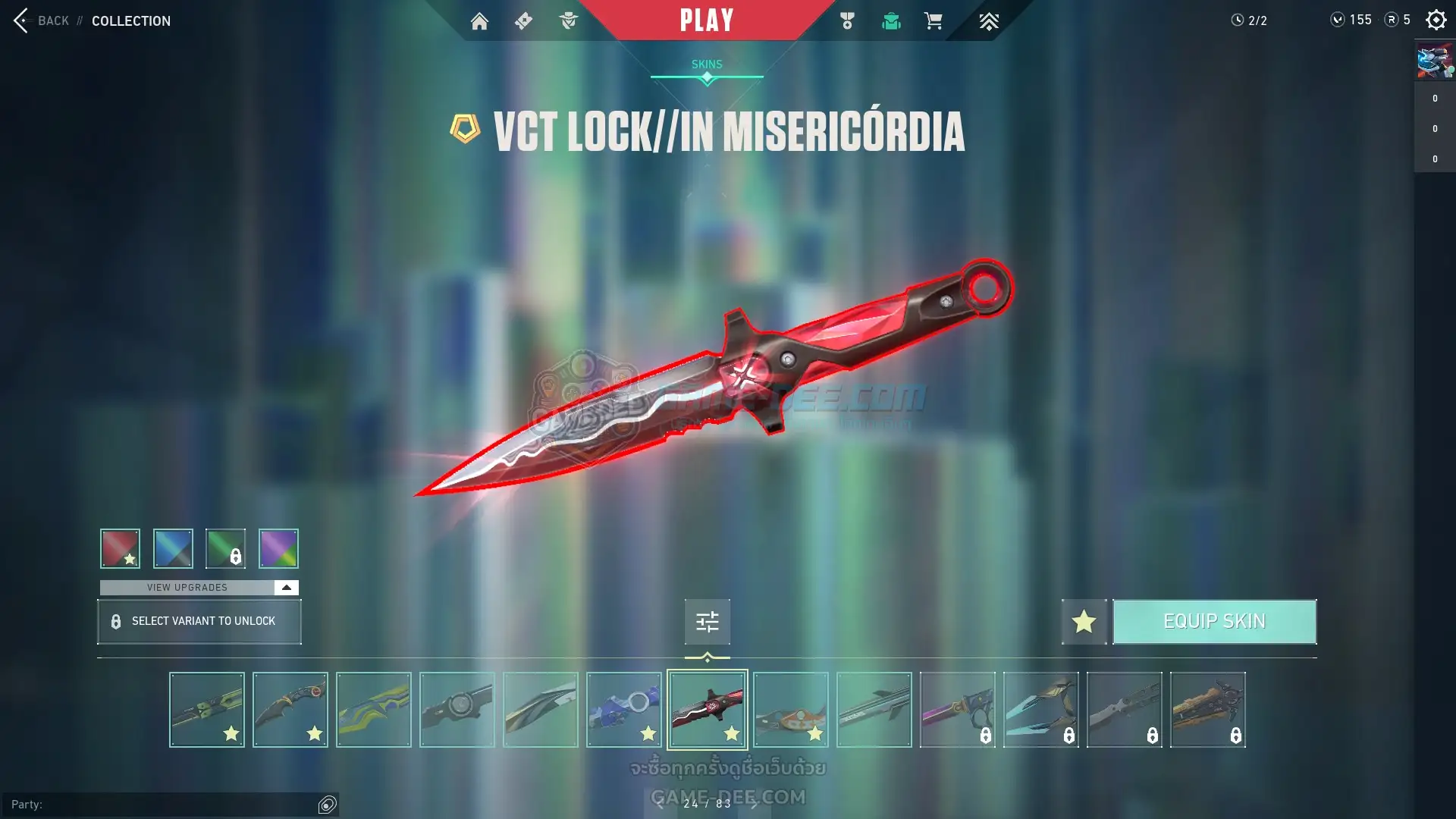Toggle favorite with the star button
Viewport: 1456px width, 819px height.
(1084, 622)
